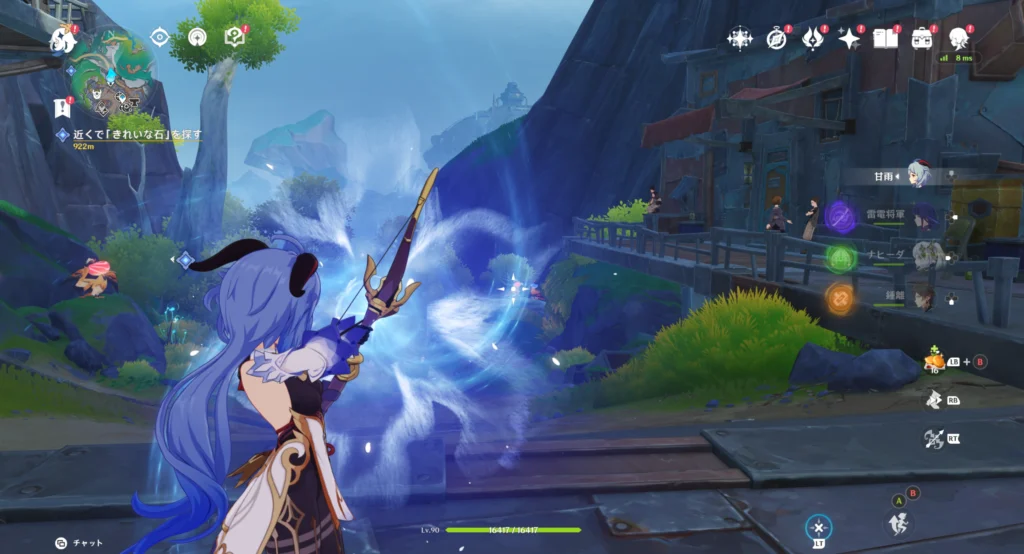Screen dimensions: 1024x554
Task: Open the four-pointed star wish icon
Action: coord(849,39)
